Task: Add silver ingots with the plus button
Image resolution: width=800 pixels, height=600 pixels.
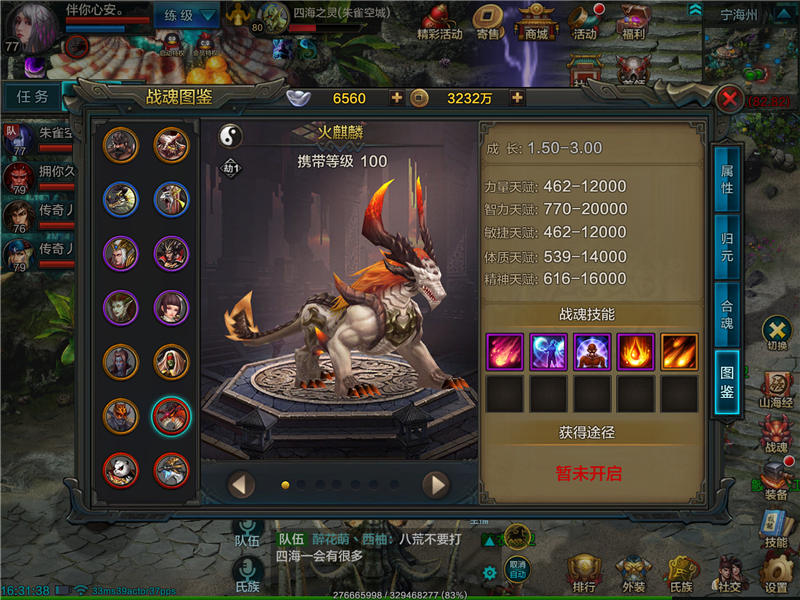Action: coord(397,98)
